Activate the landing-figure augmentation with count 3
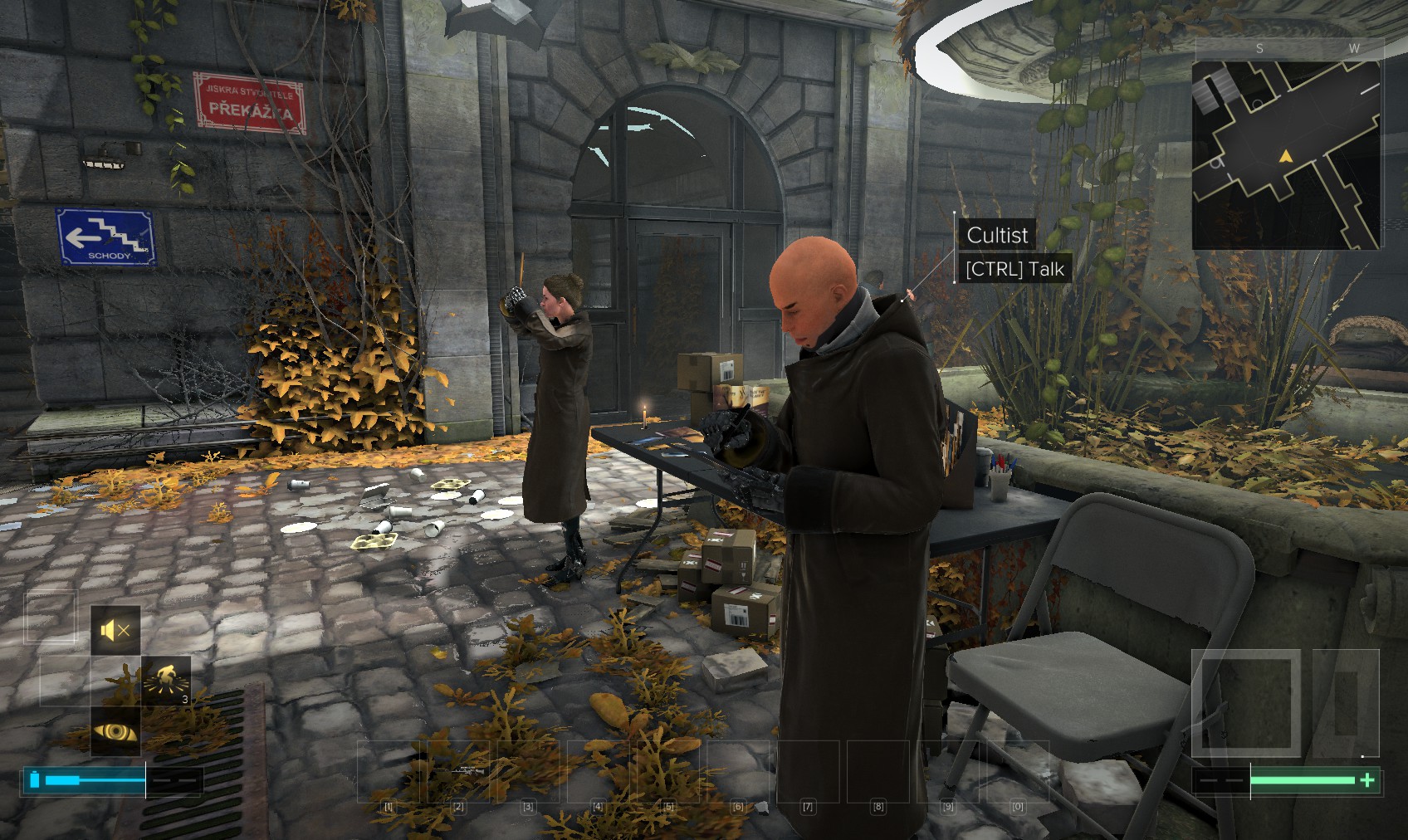The image size is (1408, 840). point(165,681)
